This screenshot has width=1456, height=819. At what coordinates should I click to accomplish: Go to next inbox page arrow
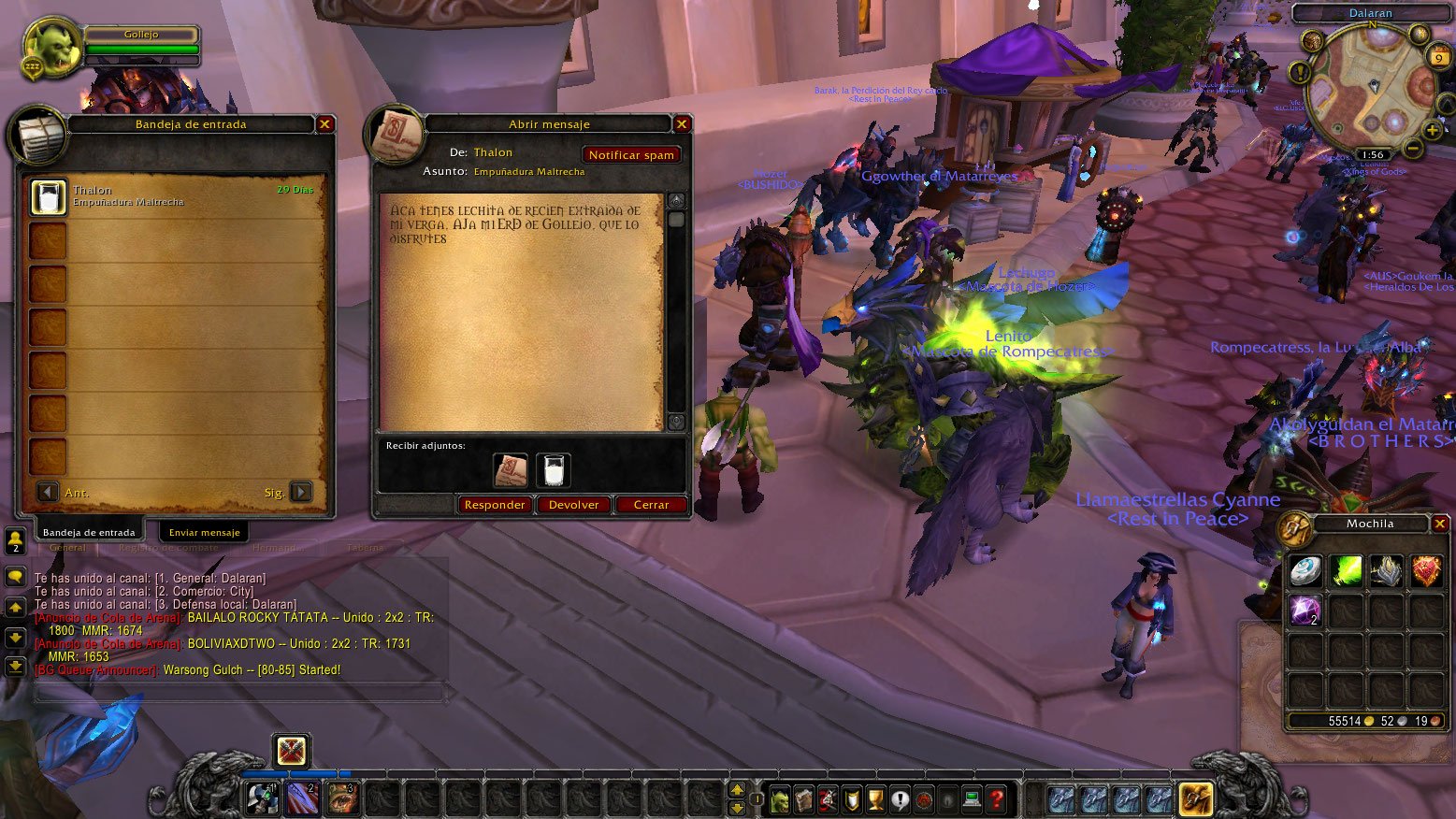coord(301,492)
